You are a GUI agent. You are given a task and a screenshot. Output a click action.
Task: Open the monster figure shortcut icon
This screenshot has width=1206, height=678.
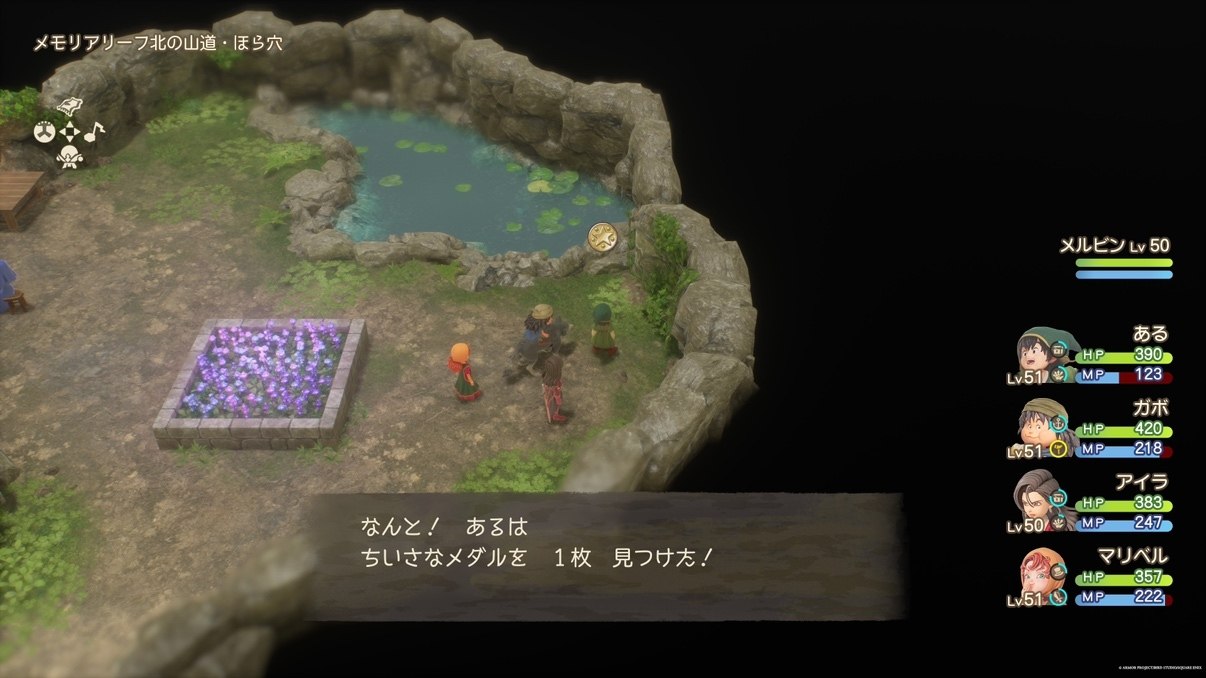(69, 156)
